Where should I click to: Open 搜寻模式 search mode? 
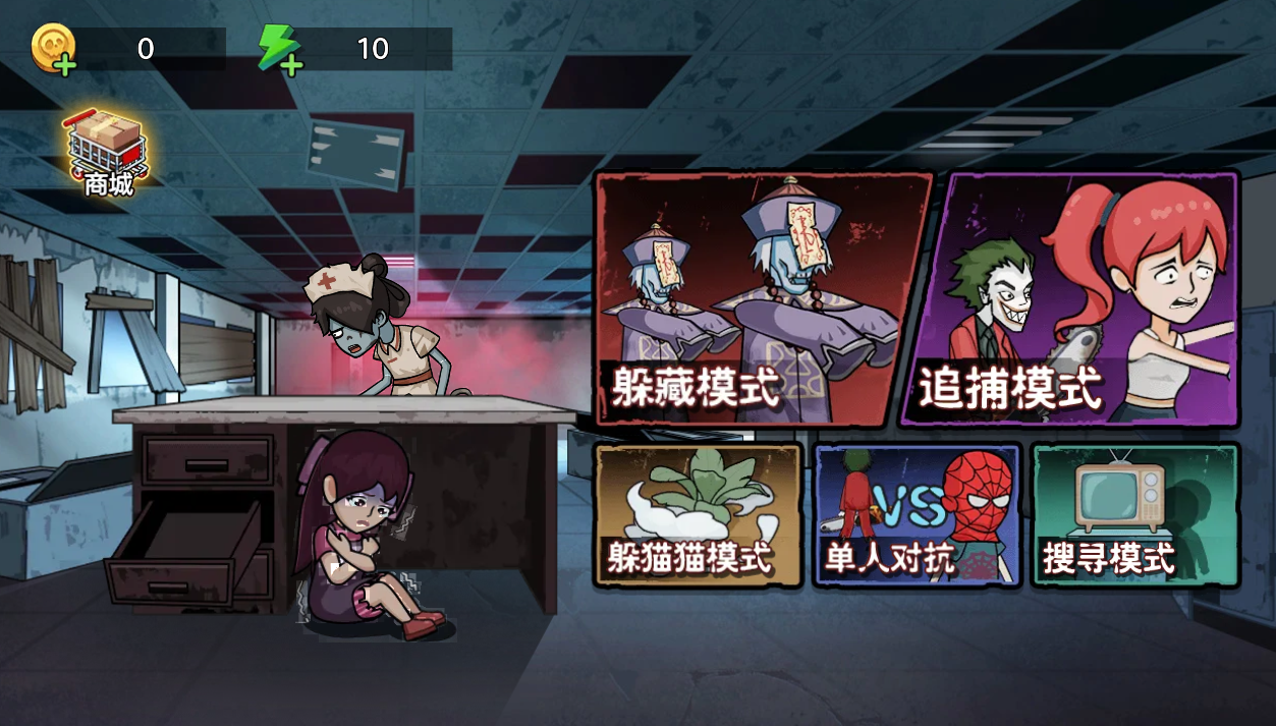pos(1134,514)
